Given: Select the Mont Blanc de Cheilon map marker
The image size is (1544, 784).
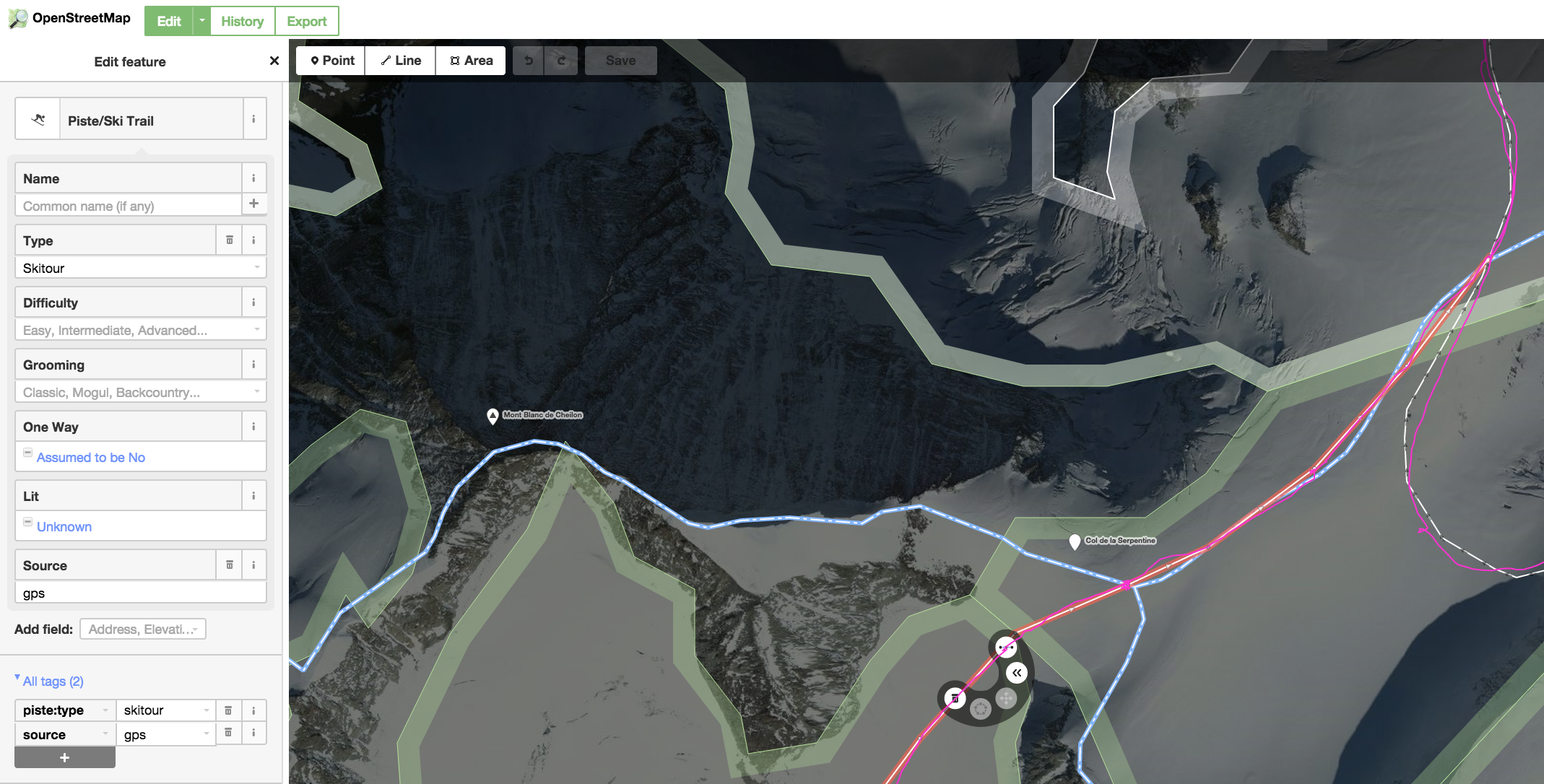Looking at the screenshot, I should (x=493, y=416).
